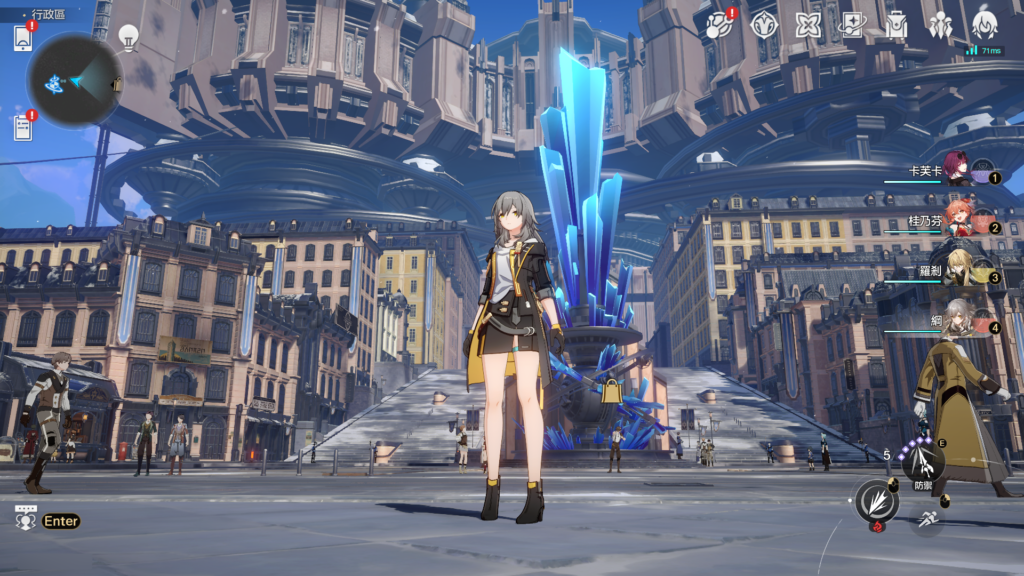
Task: Open the character head icon
Action: pos(984,25)
